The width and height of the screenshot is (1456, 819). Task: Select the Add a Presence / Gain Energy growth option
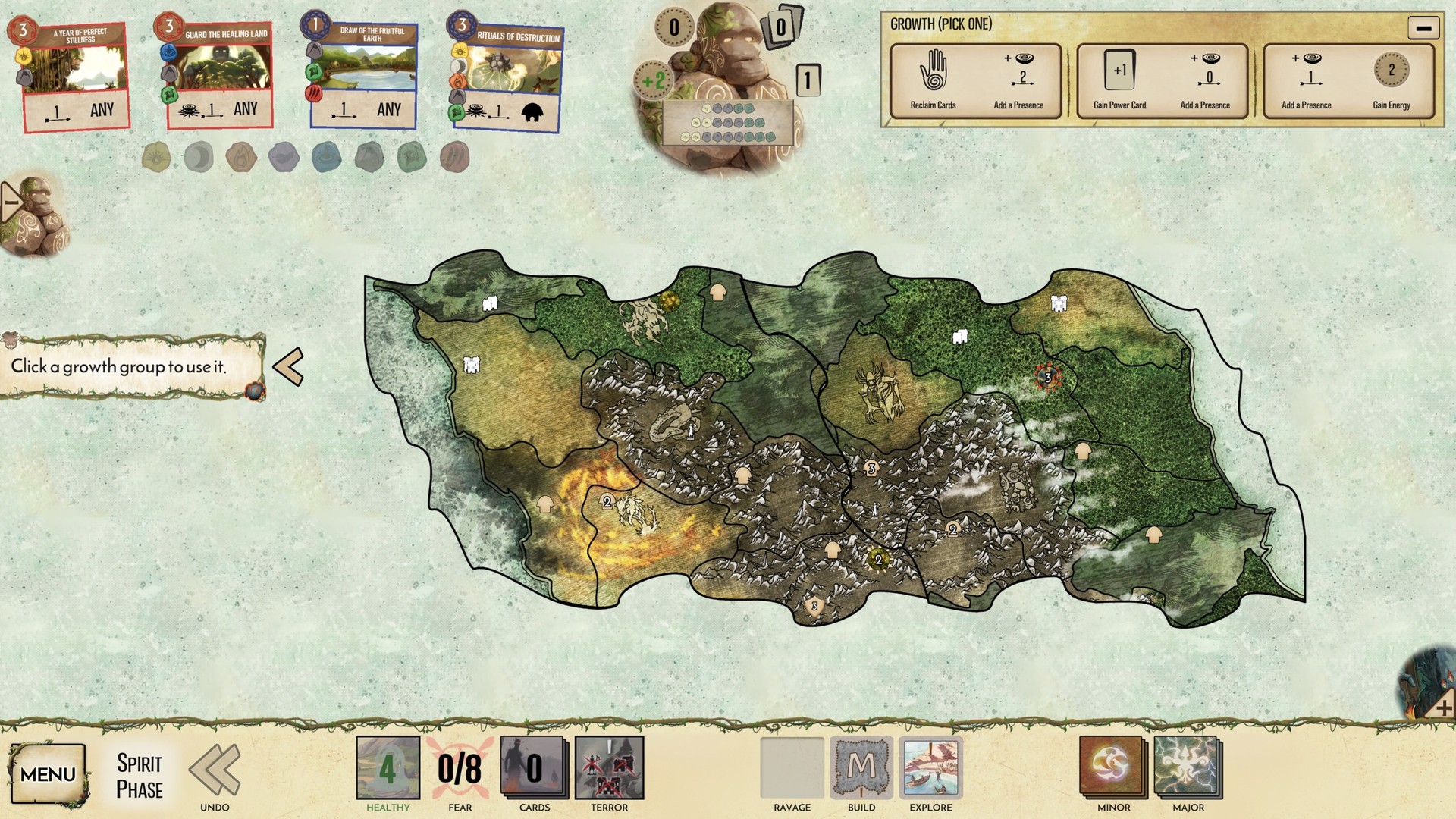1348,81
